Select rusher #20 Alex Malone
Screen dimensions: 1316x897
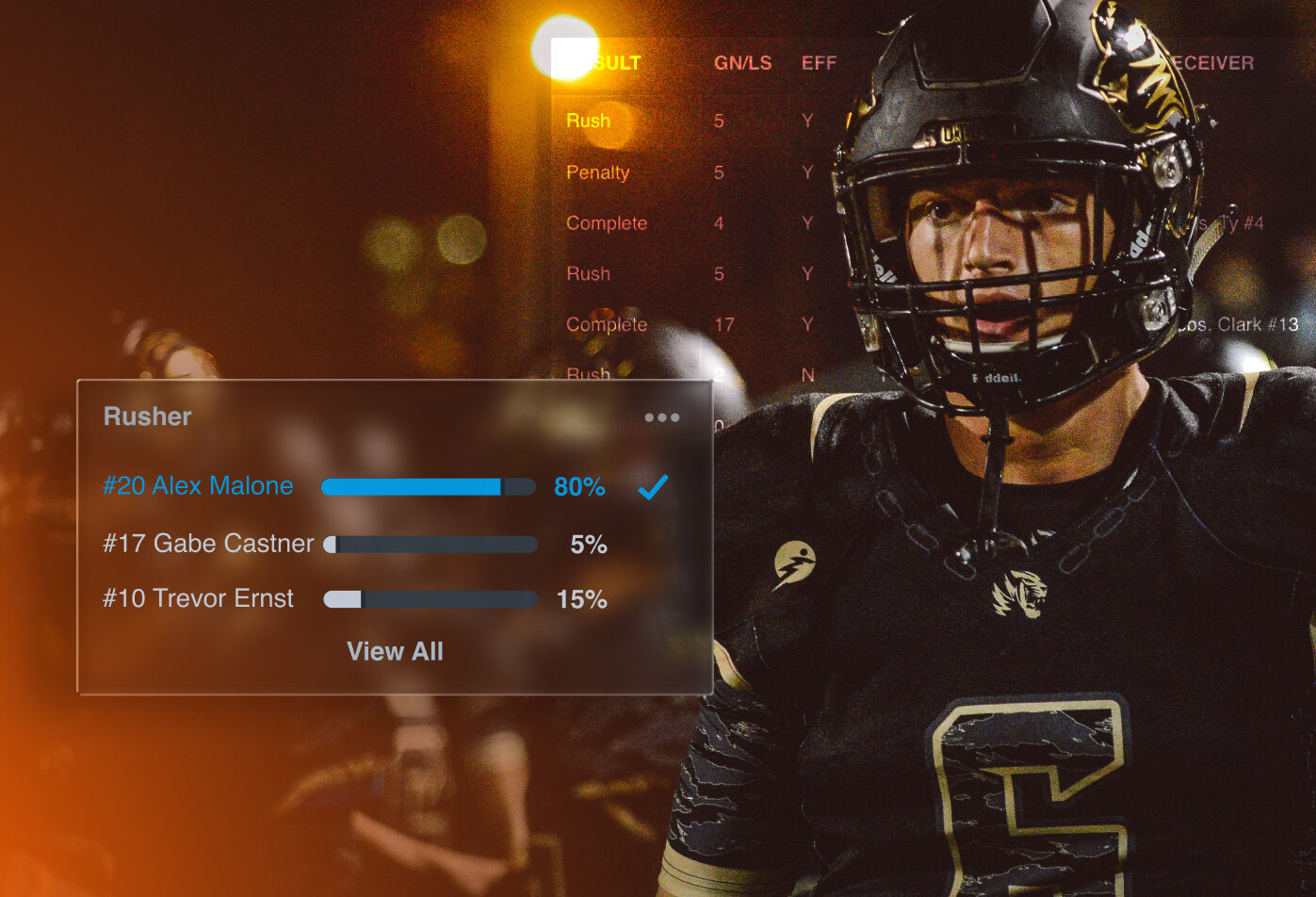point(198,486)
